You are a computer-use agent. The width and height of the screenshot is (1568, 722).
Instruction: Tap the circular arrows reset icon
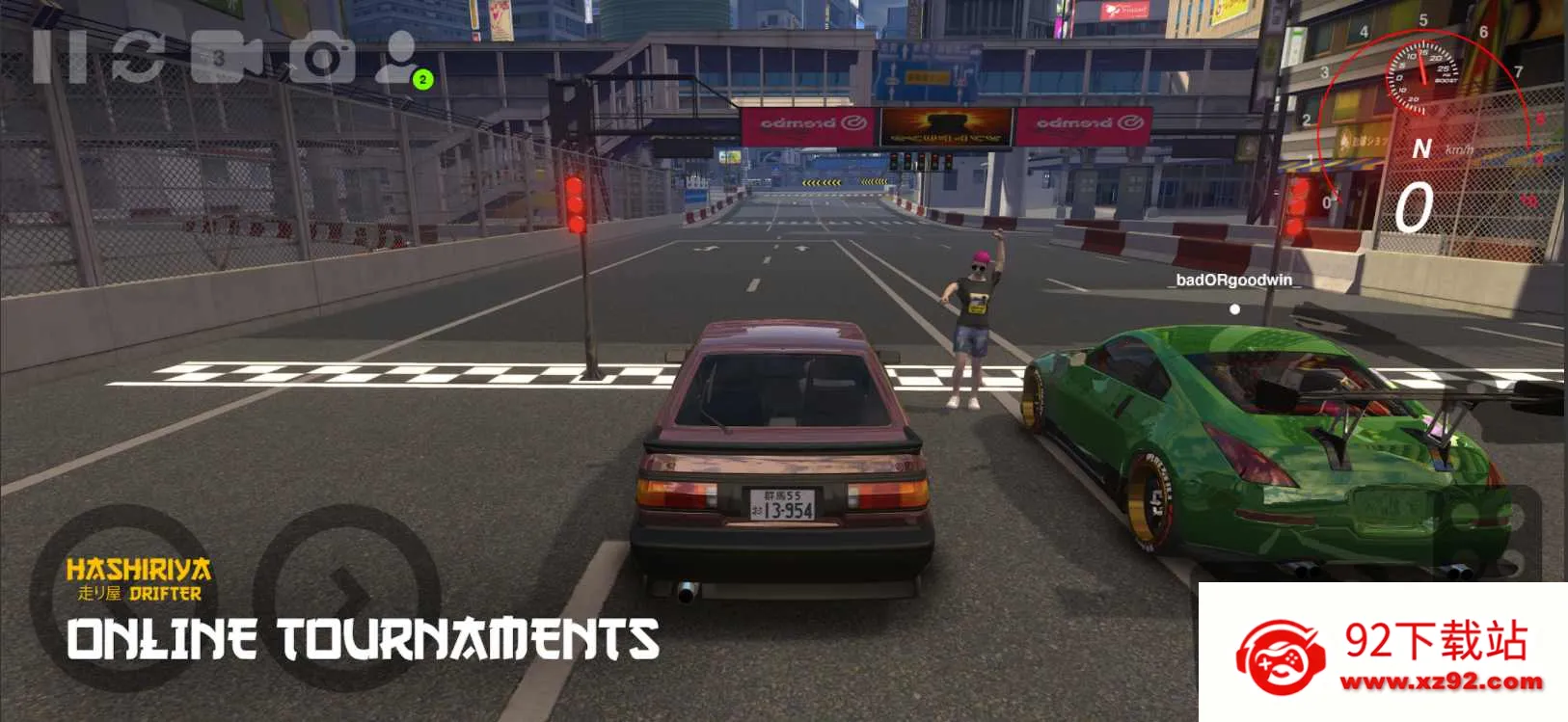coord(137,57)
